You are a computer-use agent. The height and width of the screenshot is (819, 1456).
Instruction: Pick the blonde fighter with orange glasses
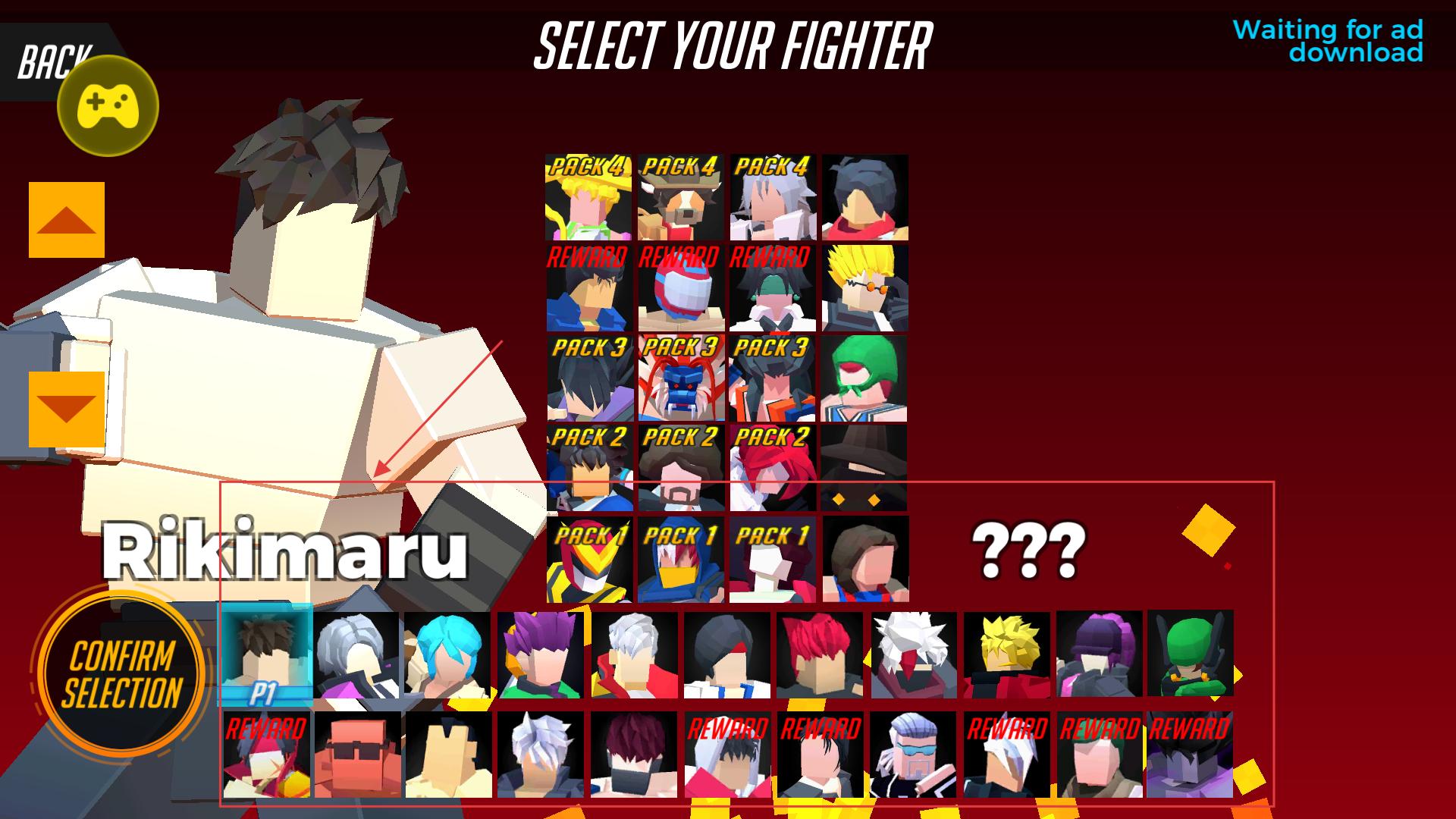(864, 288)
